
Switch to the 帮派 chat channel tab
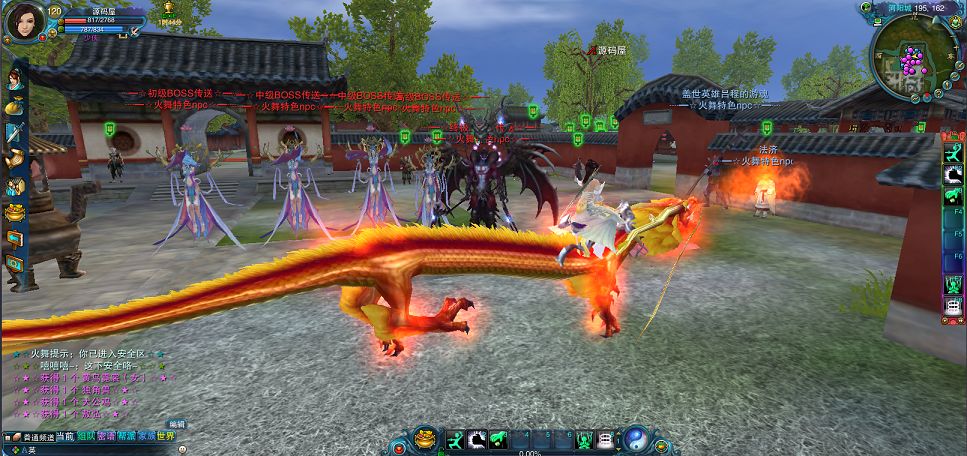tap(125, 436)
